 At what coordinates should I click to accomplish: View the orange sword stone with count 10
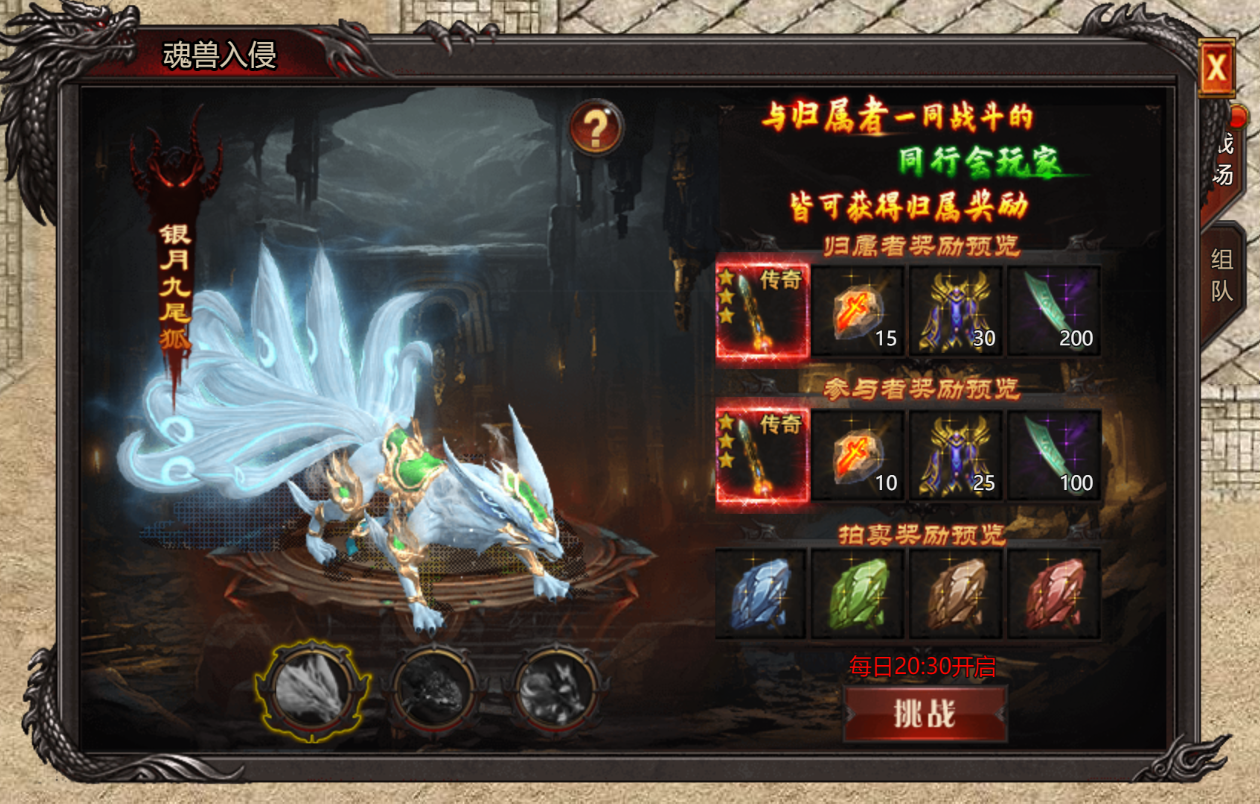click(858, 455)
